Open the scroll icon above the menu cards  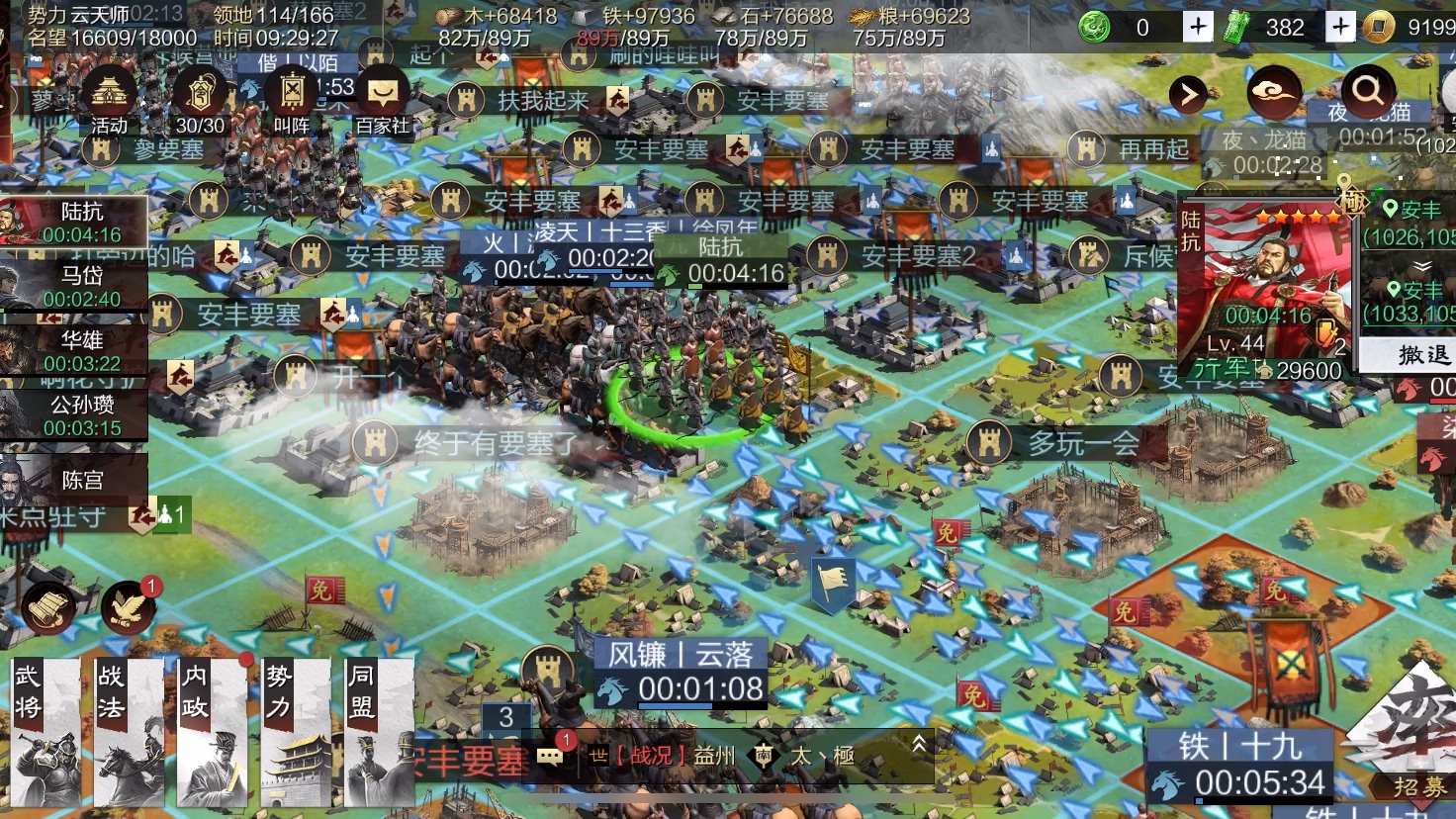tap(47, 607)
